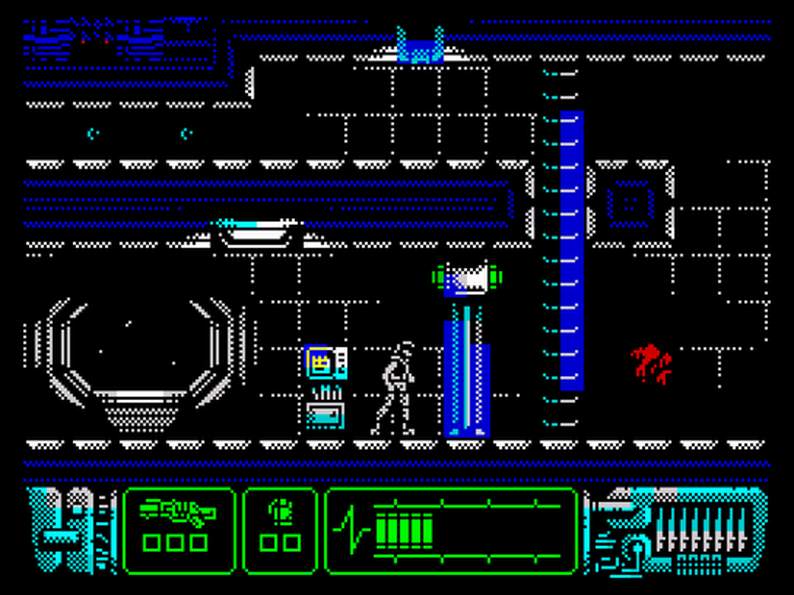Select the grenade icon in the HUD
794x595 pixels.
point(279,513)
